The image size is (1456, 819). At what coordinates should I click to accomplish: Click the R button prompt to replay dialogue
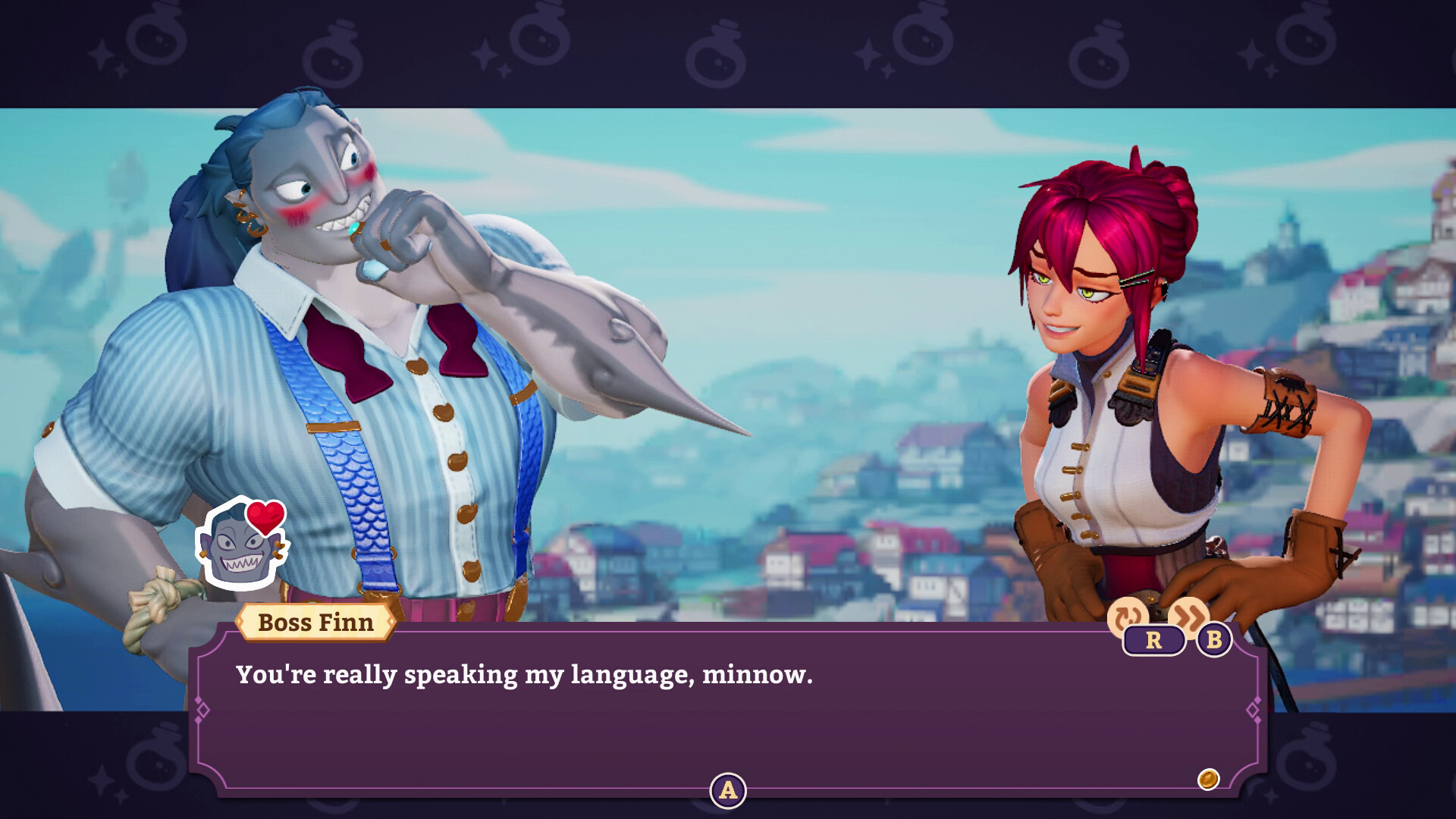[1153, 641]
